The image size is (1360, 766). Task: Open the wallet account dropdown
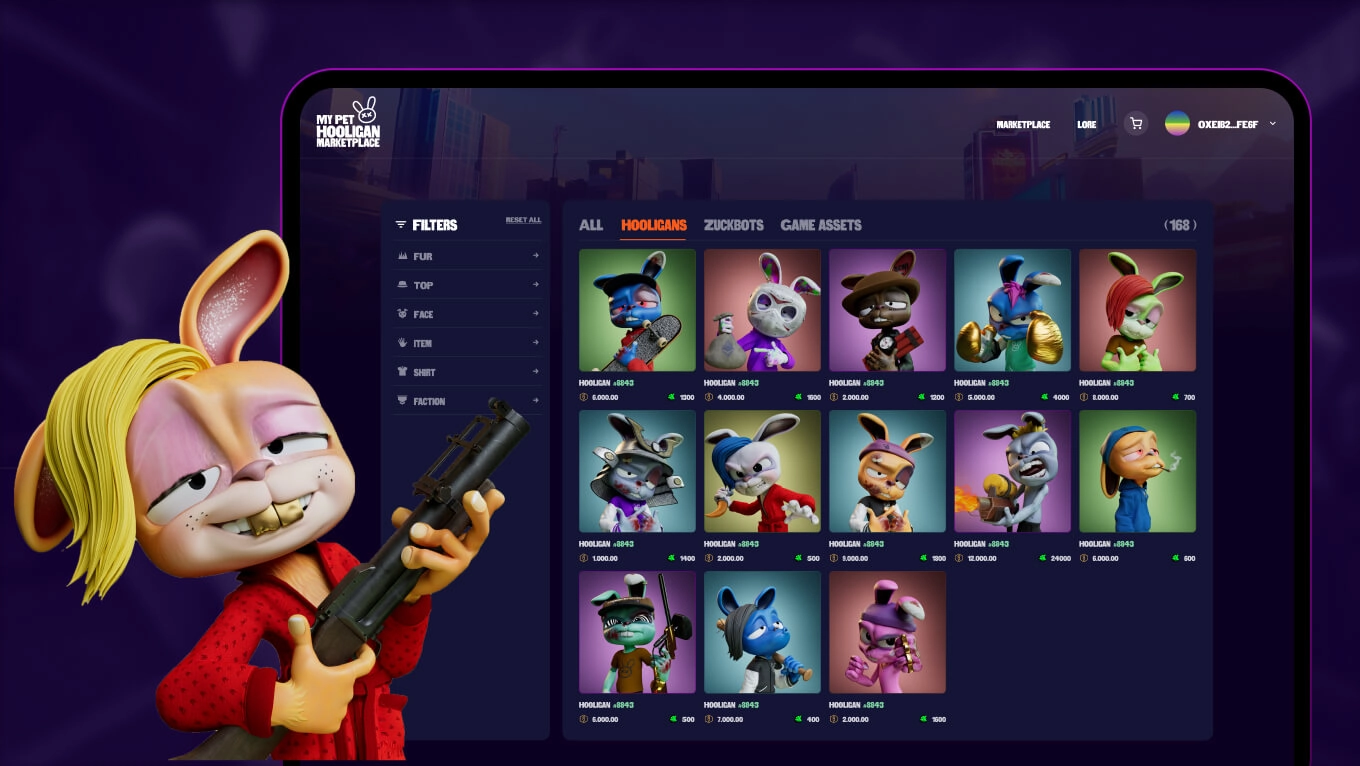tap(1221, 124)
